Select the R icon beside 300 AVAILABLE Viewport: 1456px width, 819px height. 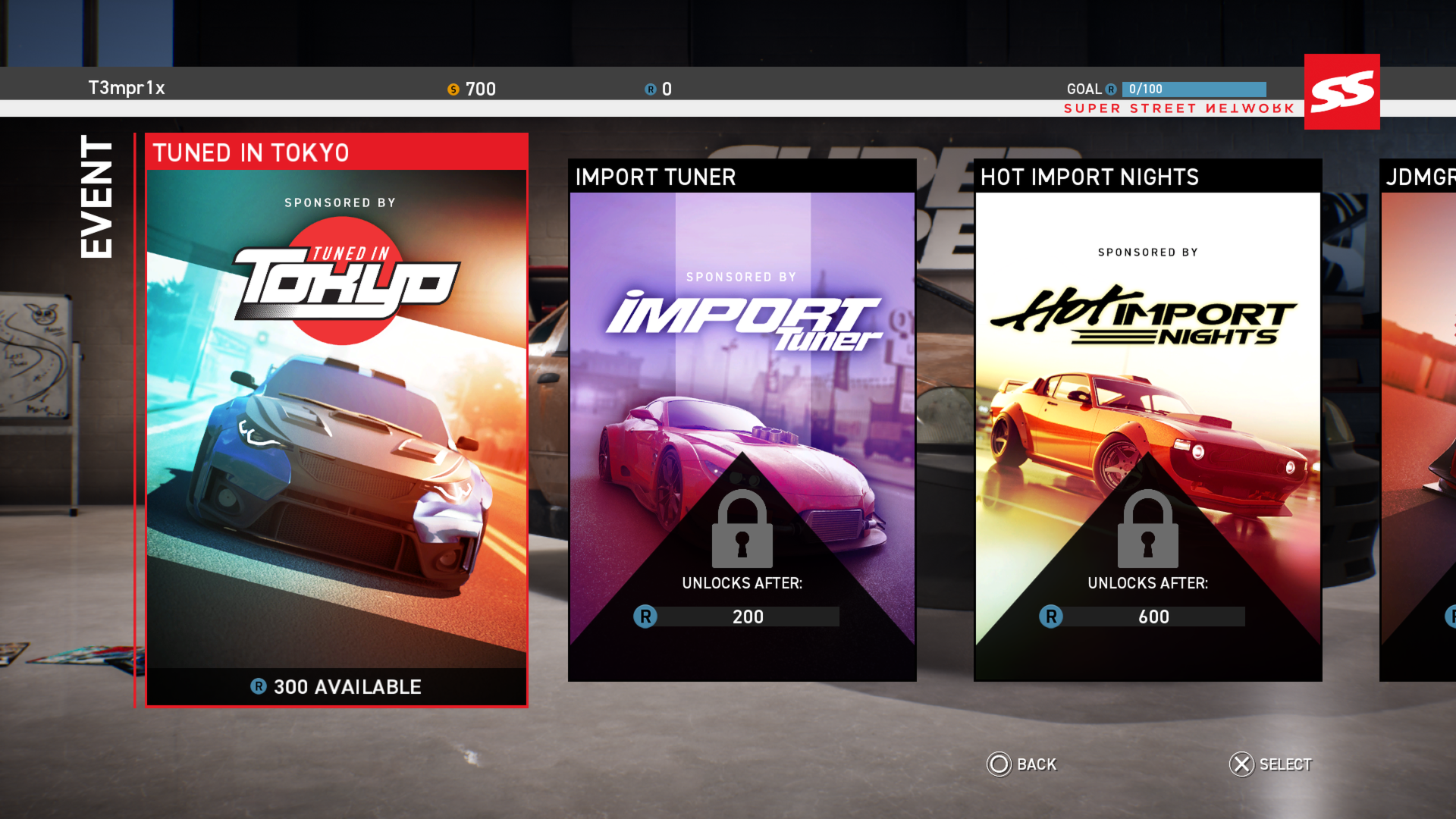259,687
